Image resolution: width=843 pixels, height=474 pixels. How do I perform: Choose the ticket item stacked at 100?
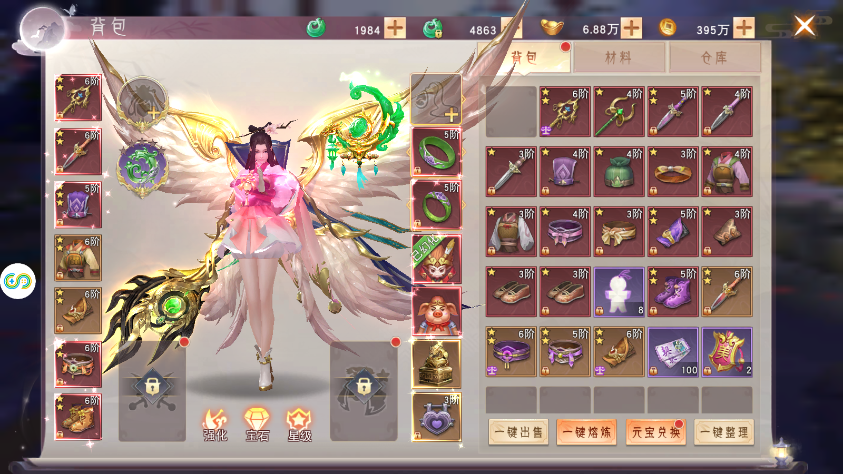tap(672, 351)
